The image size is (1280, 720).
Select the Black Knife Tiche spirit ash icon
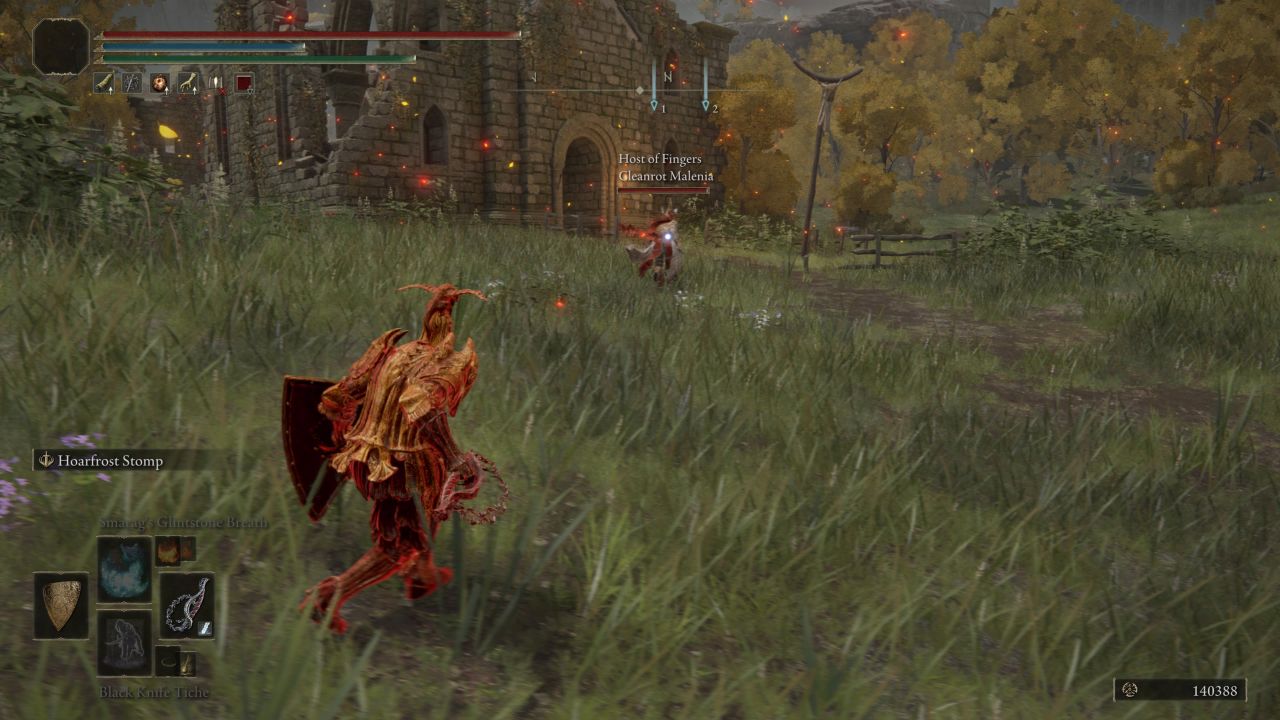pos(124,642)
